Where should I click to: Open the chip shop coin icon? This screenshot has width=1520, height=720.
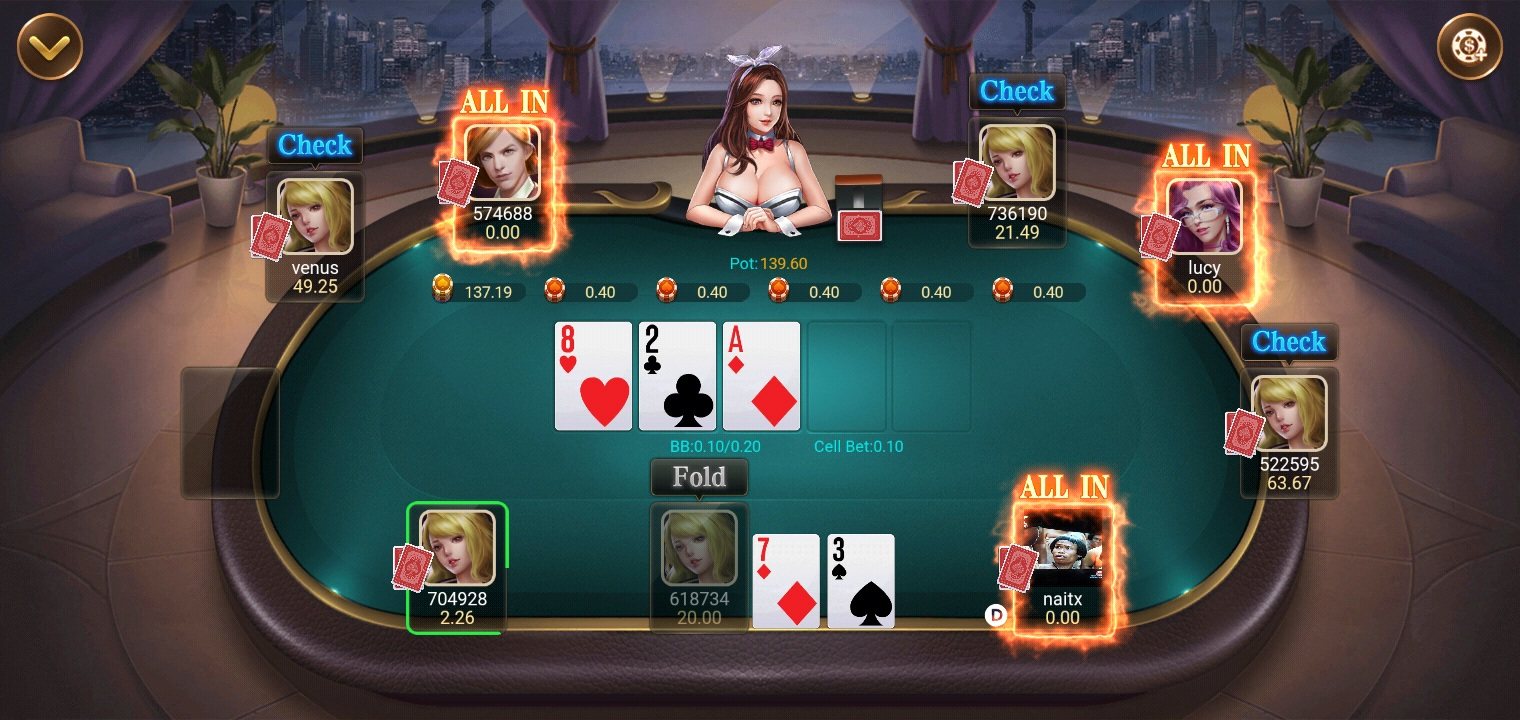pos(1469,46)
